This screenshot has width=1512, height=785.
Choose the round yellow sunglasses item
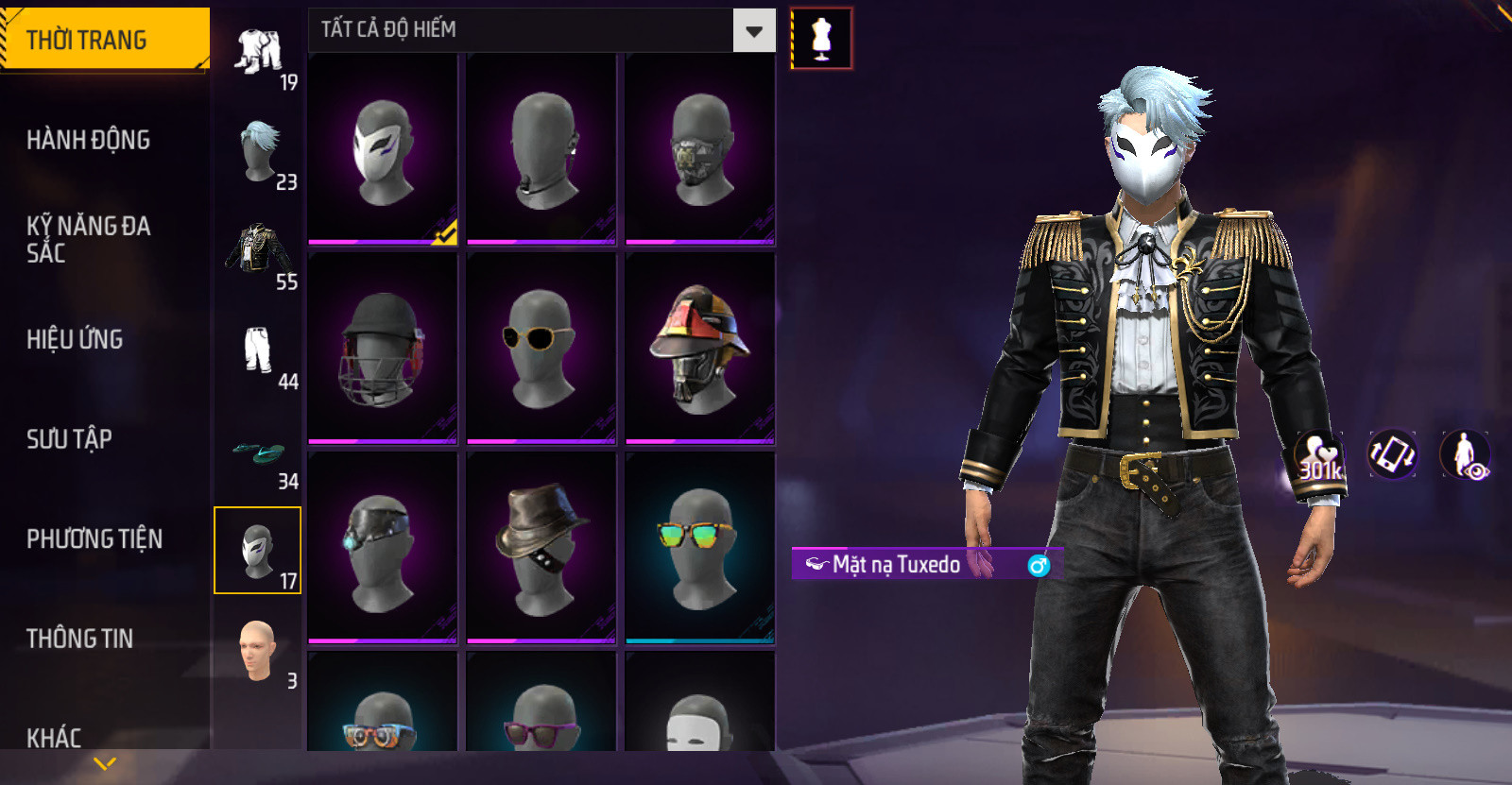tap(541, 349)
